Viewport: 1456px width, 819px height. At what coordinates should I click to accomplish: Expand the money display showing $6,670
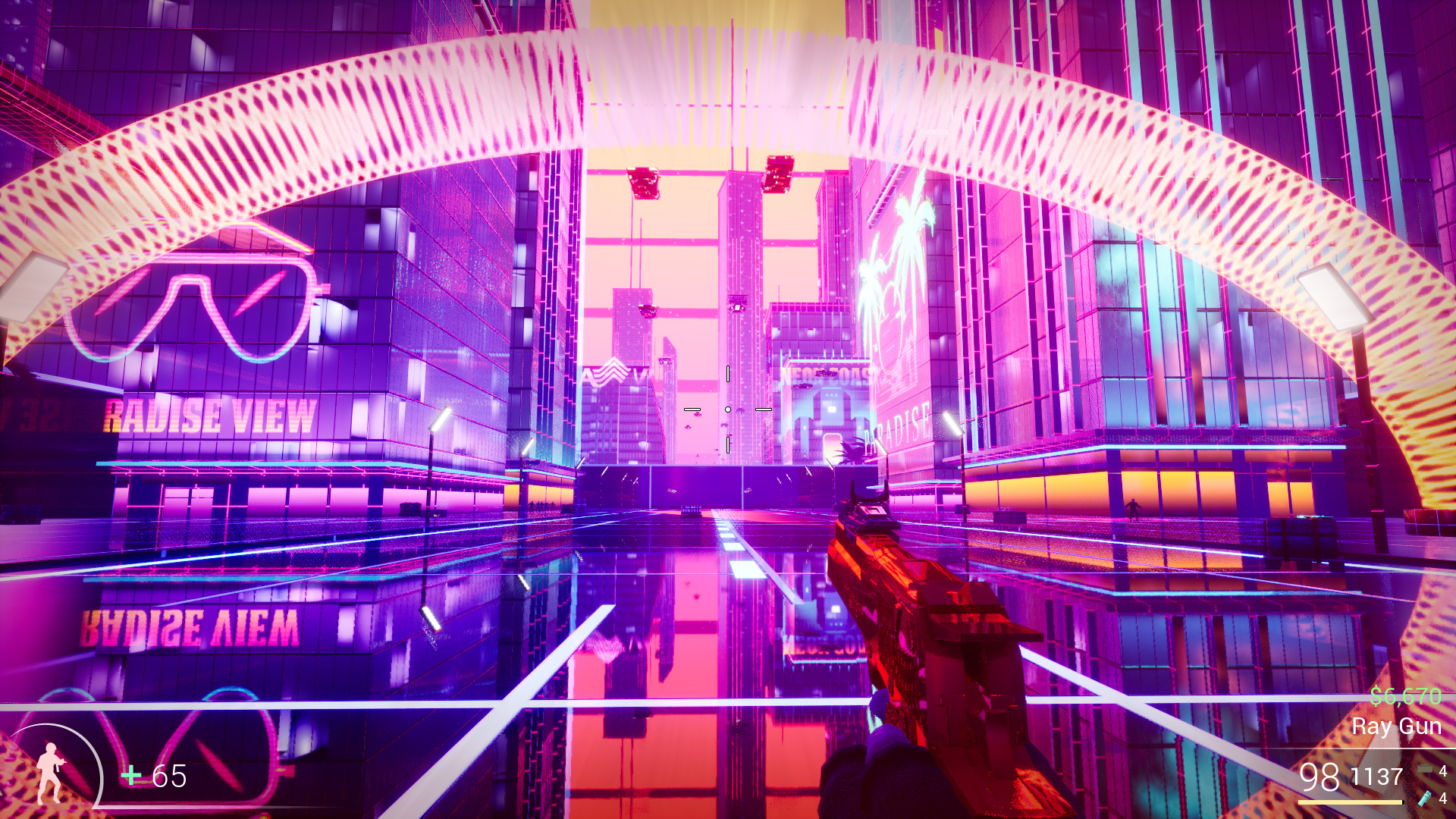click(1405, 695)
